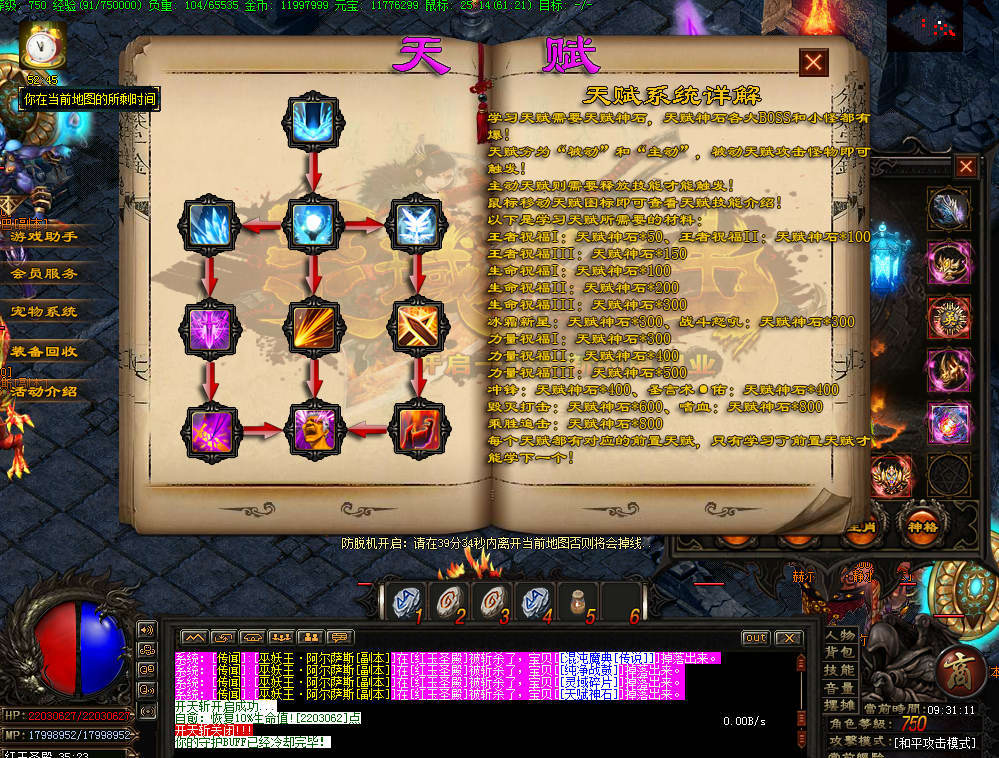Select the glowing blue orb talent
Image resolution: width=999 pixels, height=758 pixels.
(315, 224)
